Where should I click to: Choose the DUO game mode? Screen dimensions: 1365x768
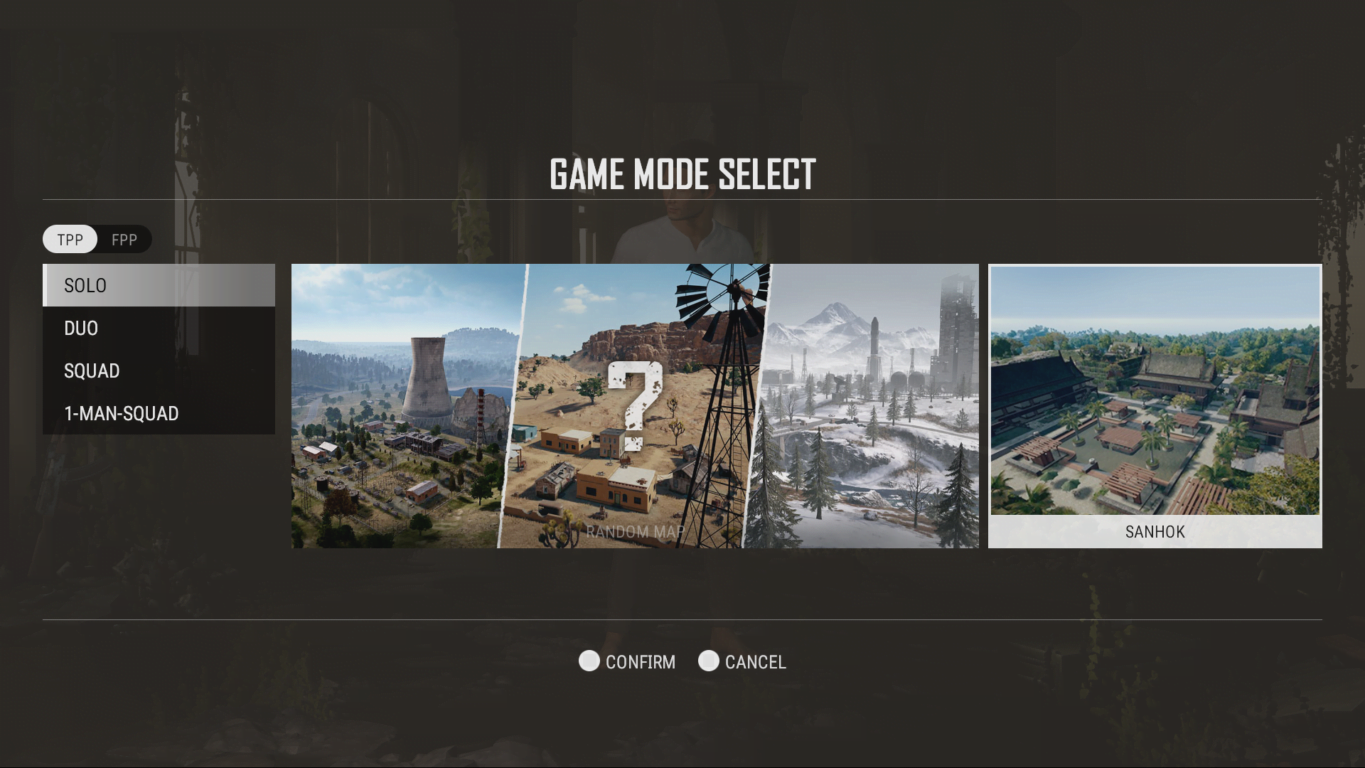coord(159,328)
